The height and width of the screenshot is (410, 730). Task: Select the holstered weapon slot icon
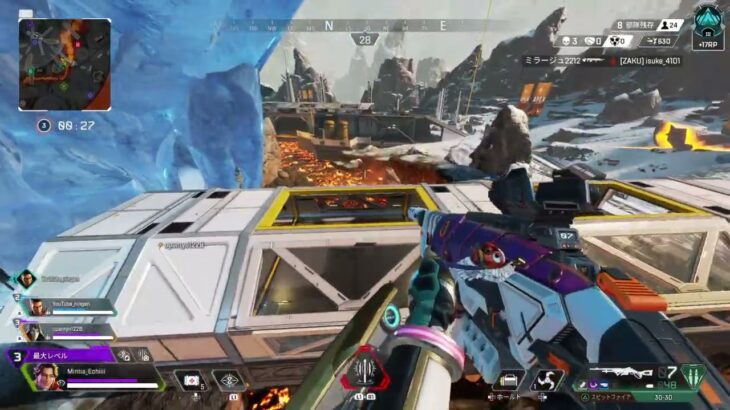click(508, 381)
